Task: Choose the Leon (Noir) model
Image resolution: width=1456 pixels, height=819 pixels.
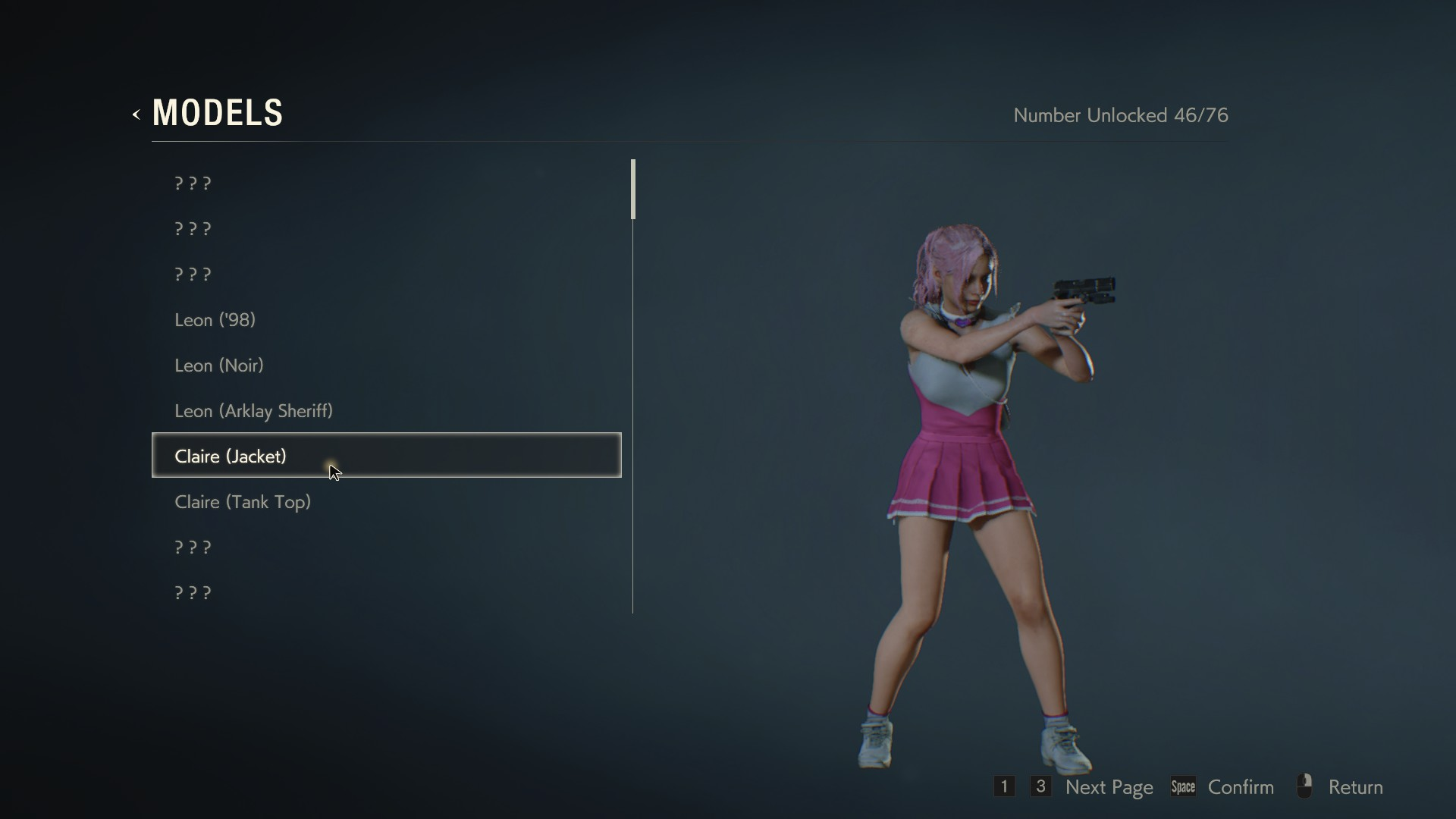Action: 219,366
